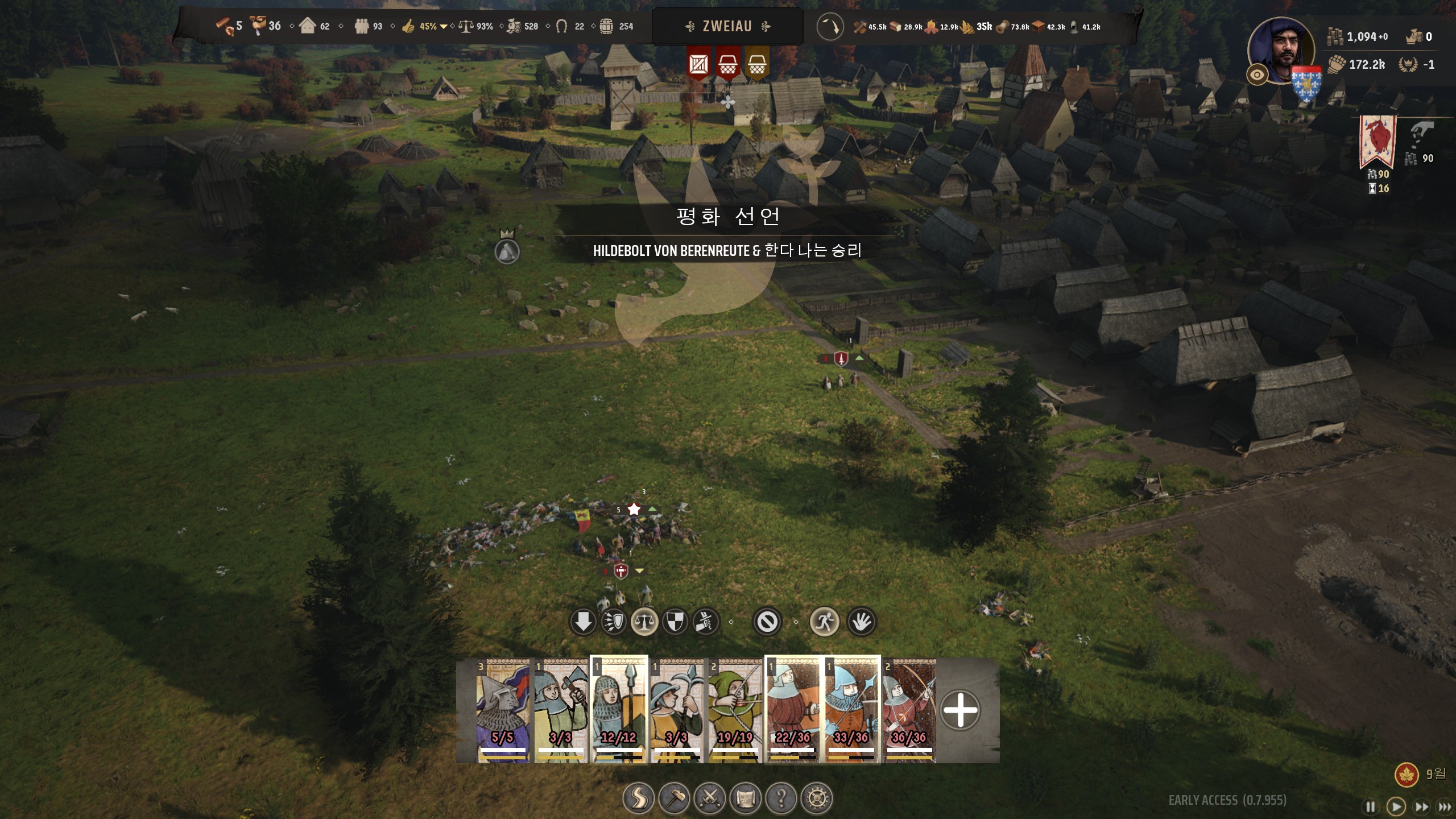Image resolution: width=1456 pixels, height=819 pixels.
Task: Open the crossed swords army panel
Action: click(710, 799)
